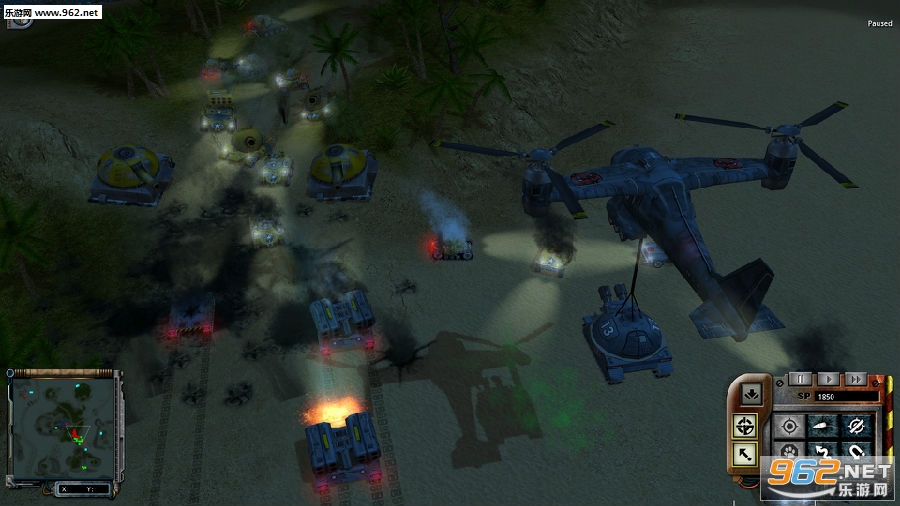Click the pause game speed button
This screenshot has height=506, width=900.
[x=799, y=379]
